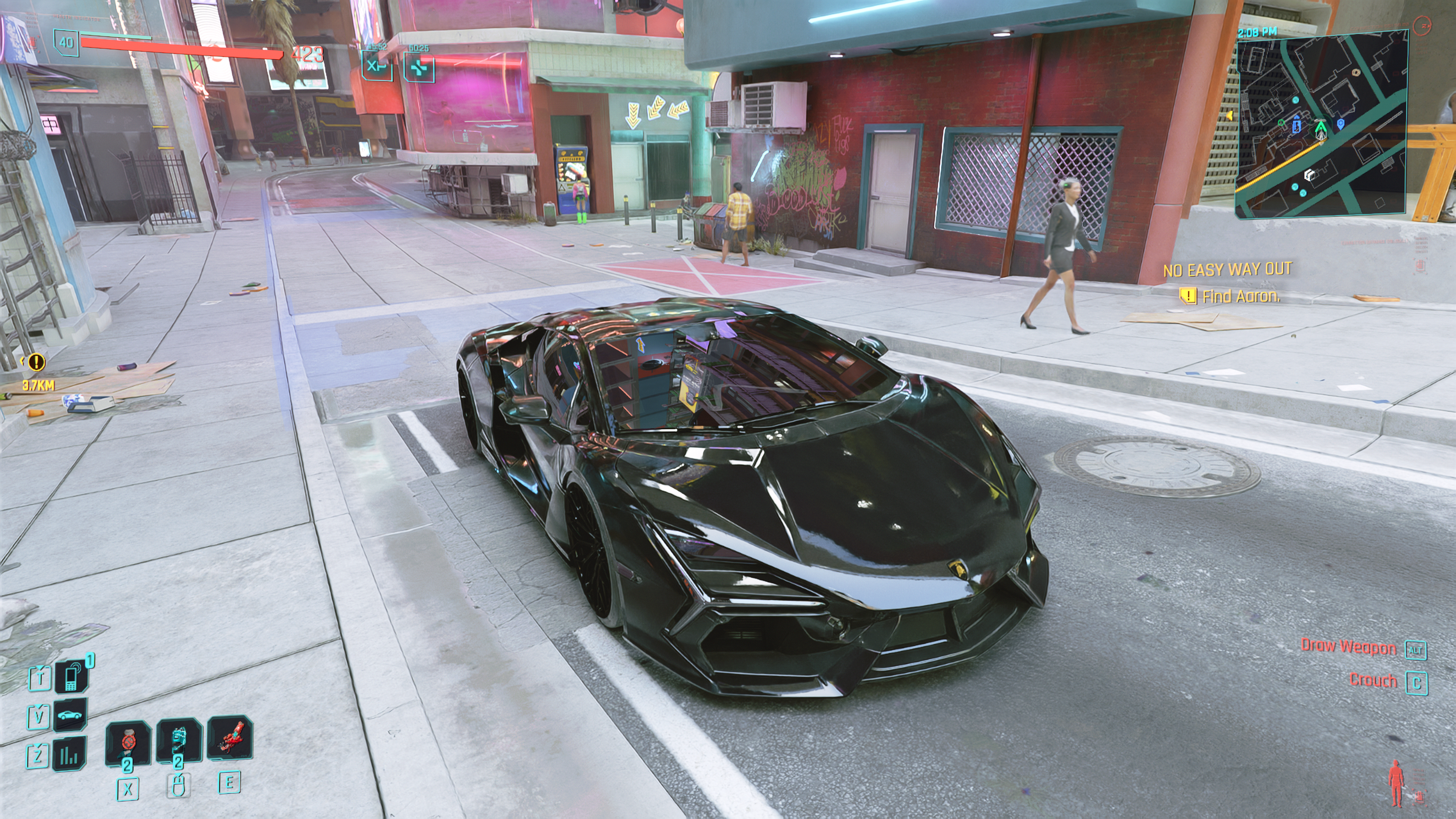Activate the red arm cyberware slot
The height and width of the screenshot is (819, 1456).
point(229,738)
